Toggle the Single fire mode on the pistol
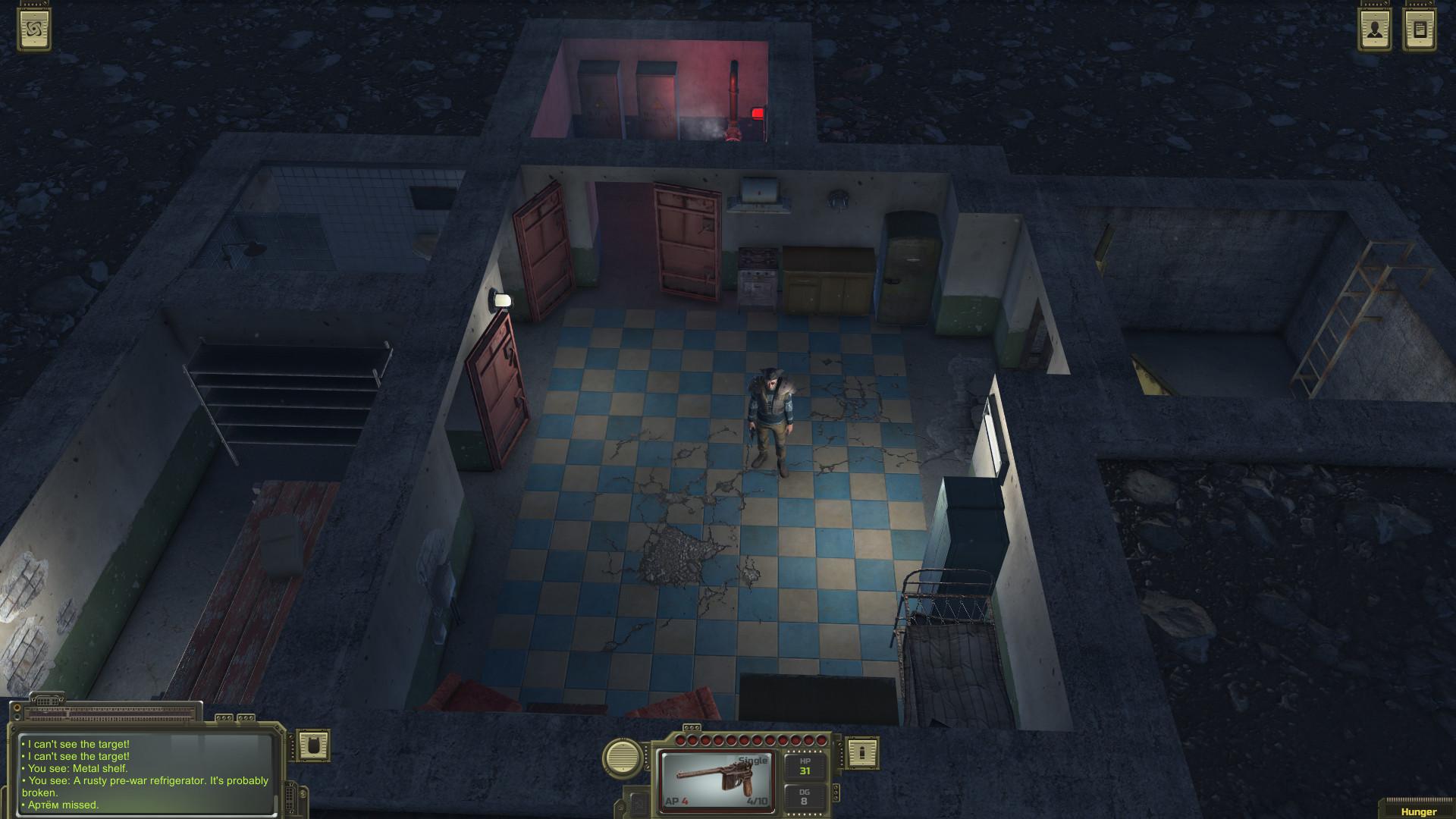The width and height of the screenshot is (1456, 819). click(x=752, y=759)
